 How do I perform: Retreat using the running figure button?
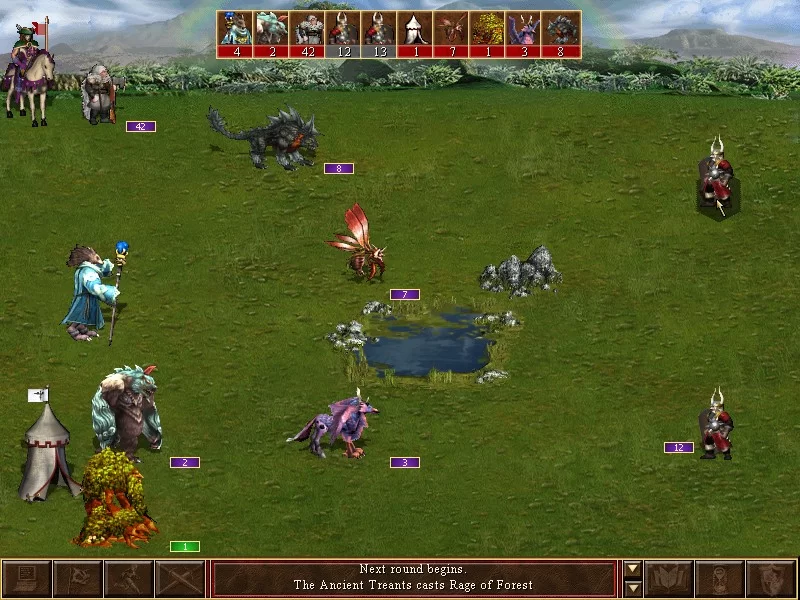click(x=129, y=579)
